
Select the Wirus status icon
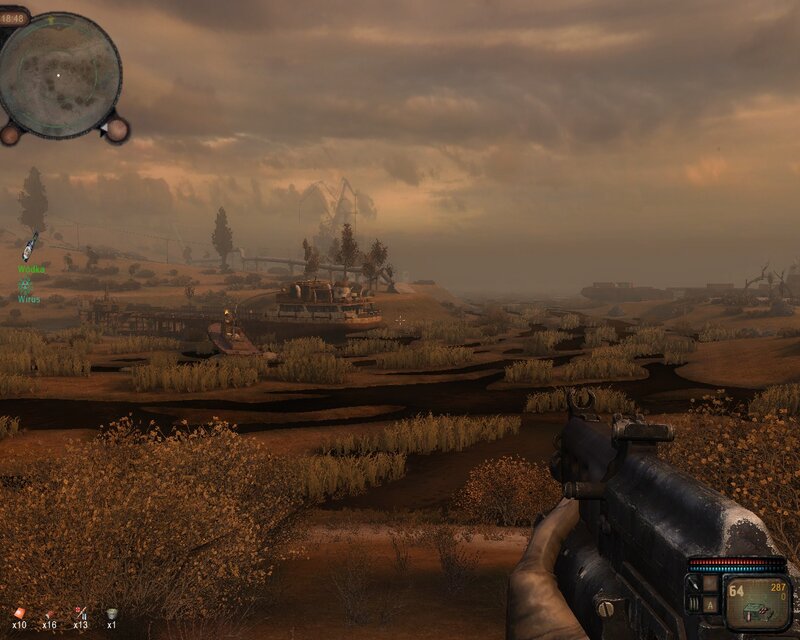tap(25, 286)
